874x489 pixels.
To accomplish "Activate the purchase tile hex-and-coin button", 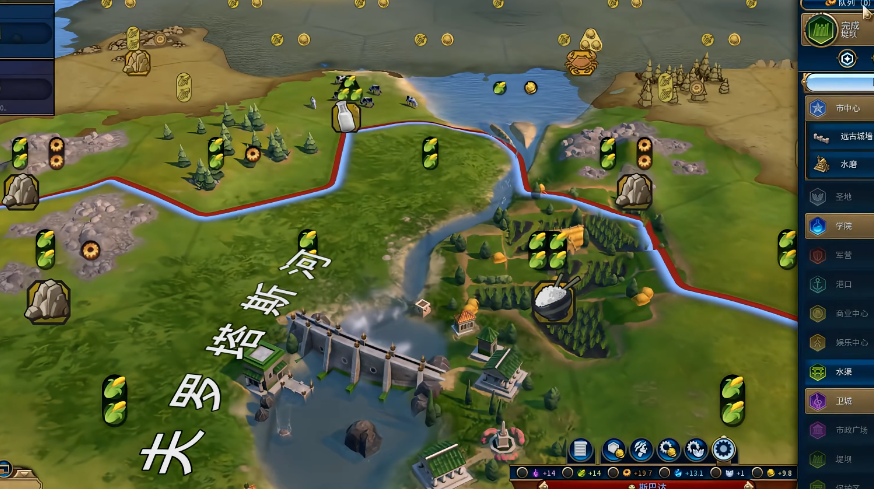I will (615, 450).
